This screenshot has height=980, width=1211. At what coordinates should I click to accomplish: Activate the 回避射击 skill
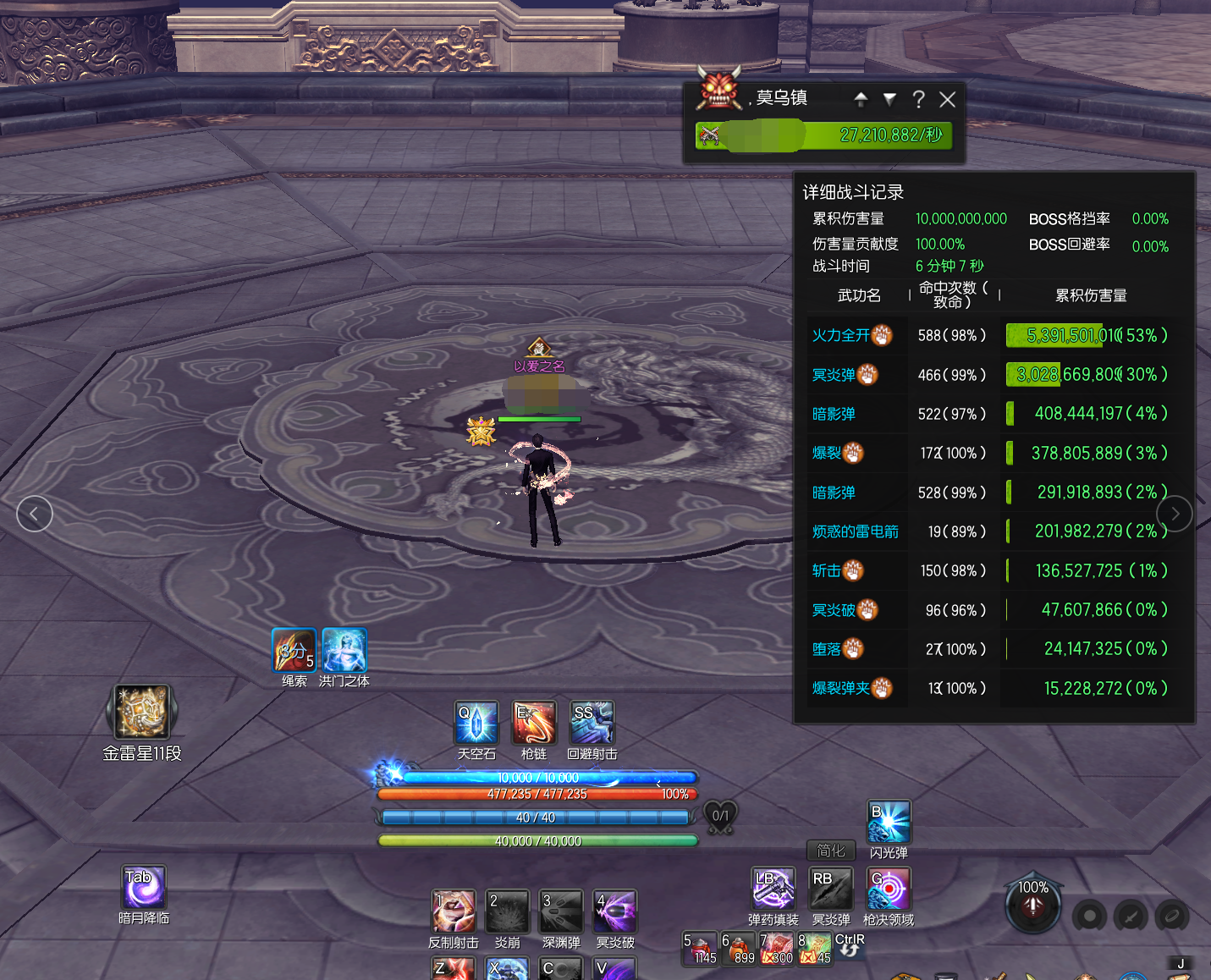tap(592, 723)
